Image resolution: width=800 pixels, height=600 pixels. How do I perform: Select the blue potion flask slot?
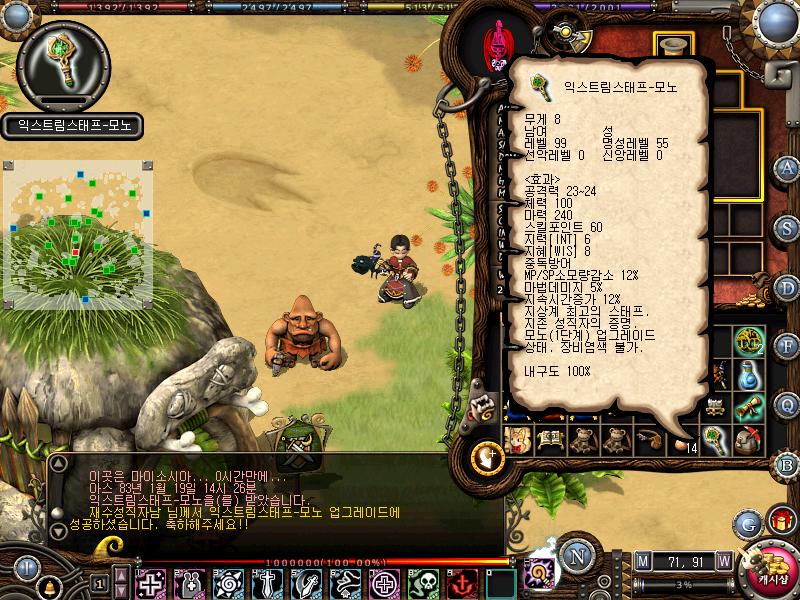click(748, 375)
